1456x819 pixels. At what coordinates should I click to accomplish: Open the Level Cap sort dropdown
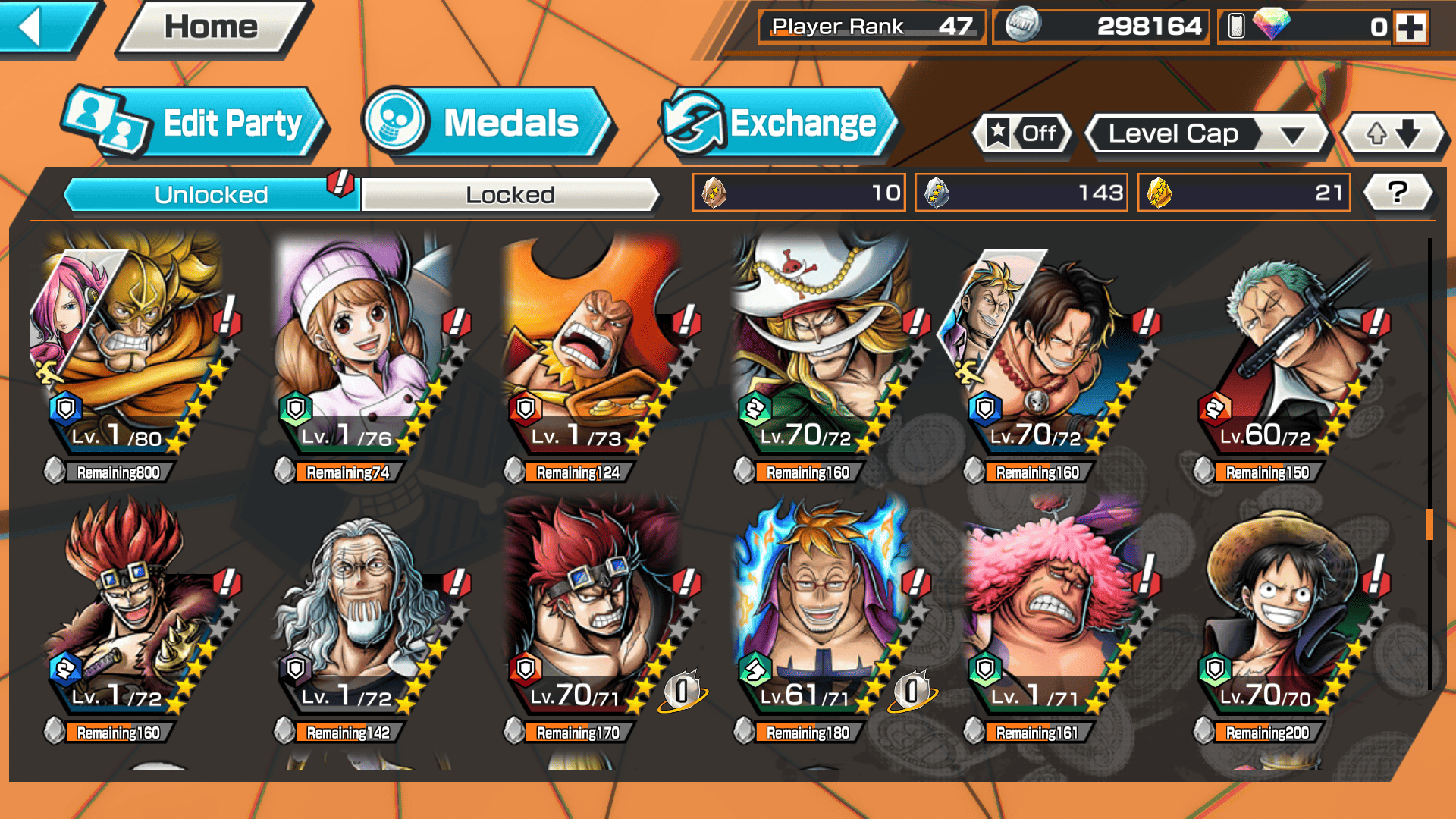coord(1207,134)
